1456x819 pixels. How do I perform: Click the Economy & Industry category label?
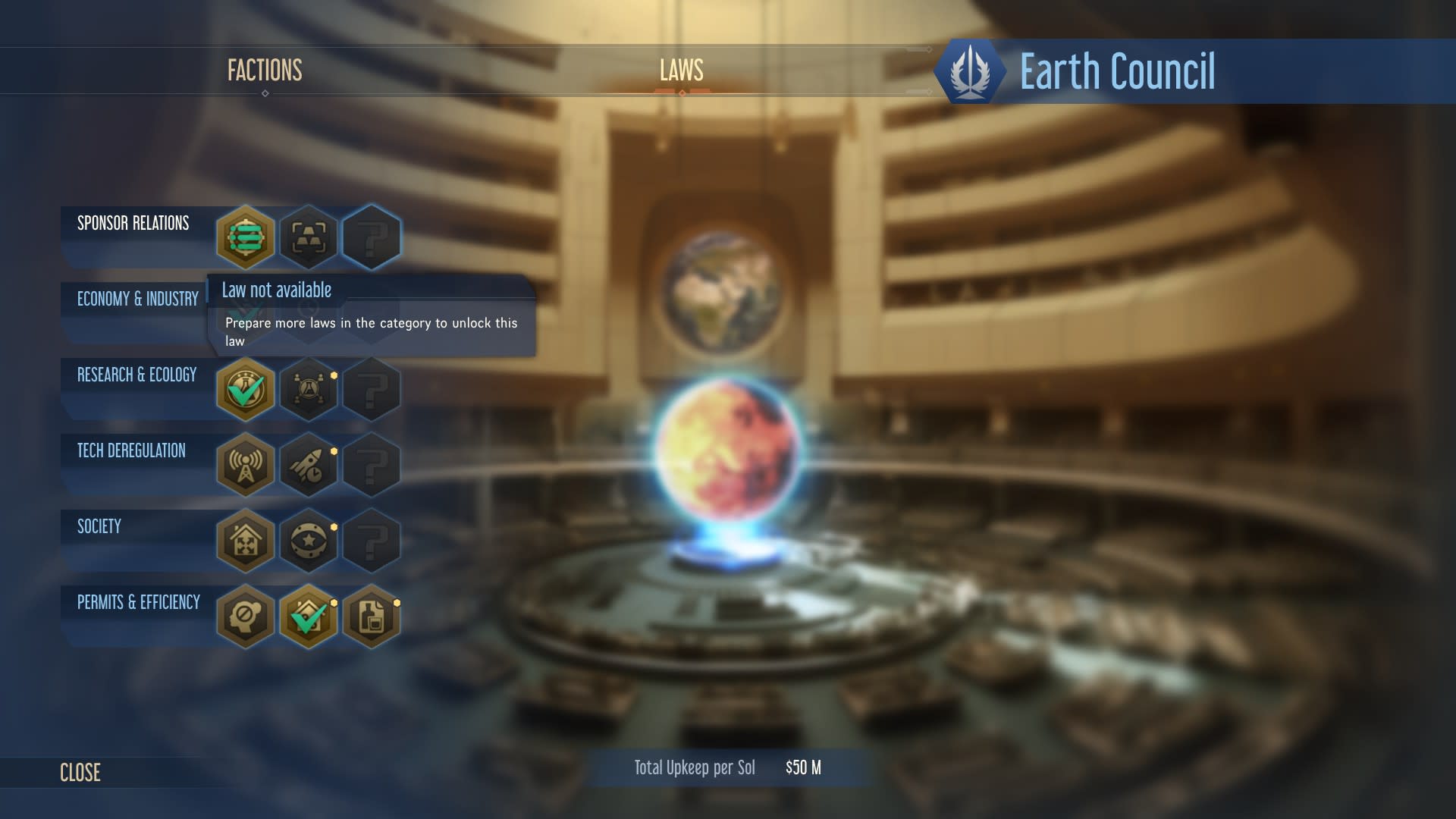coord(137,299)
